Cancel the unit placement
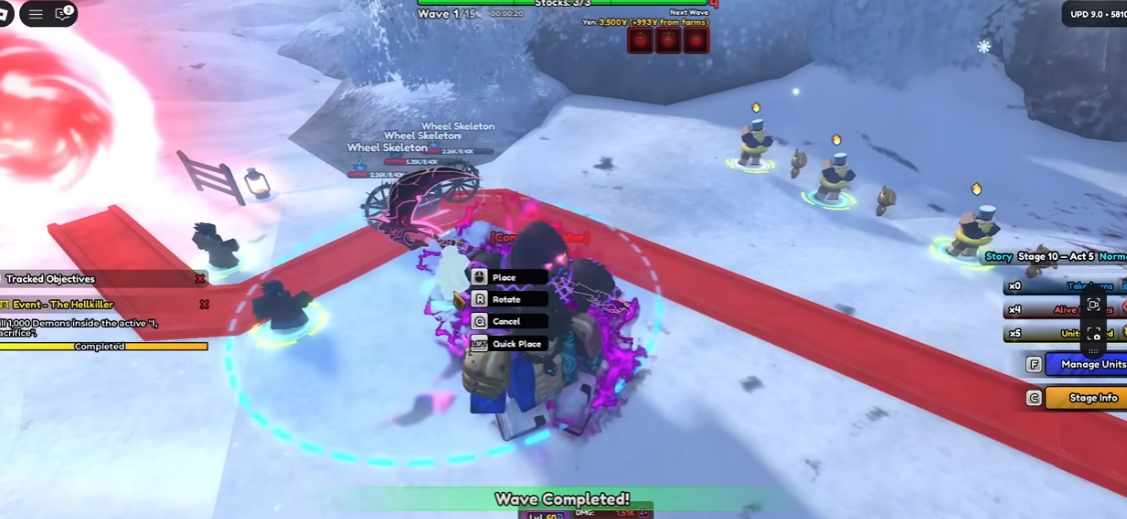Screen dimensions: 1127x519 tap(509, 321)
